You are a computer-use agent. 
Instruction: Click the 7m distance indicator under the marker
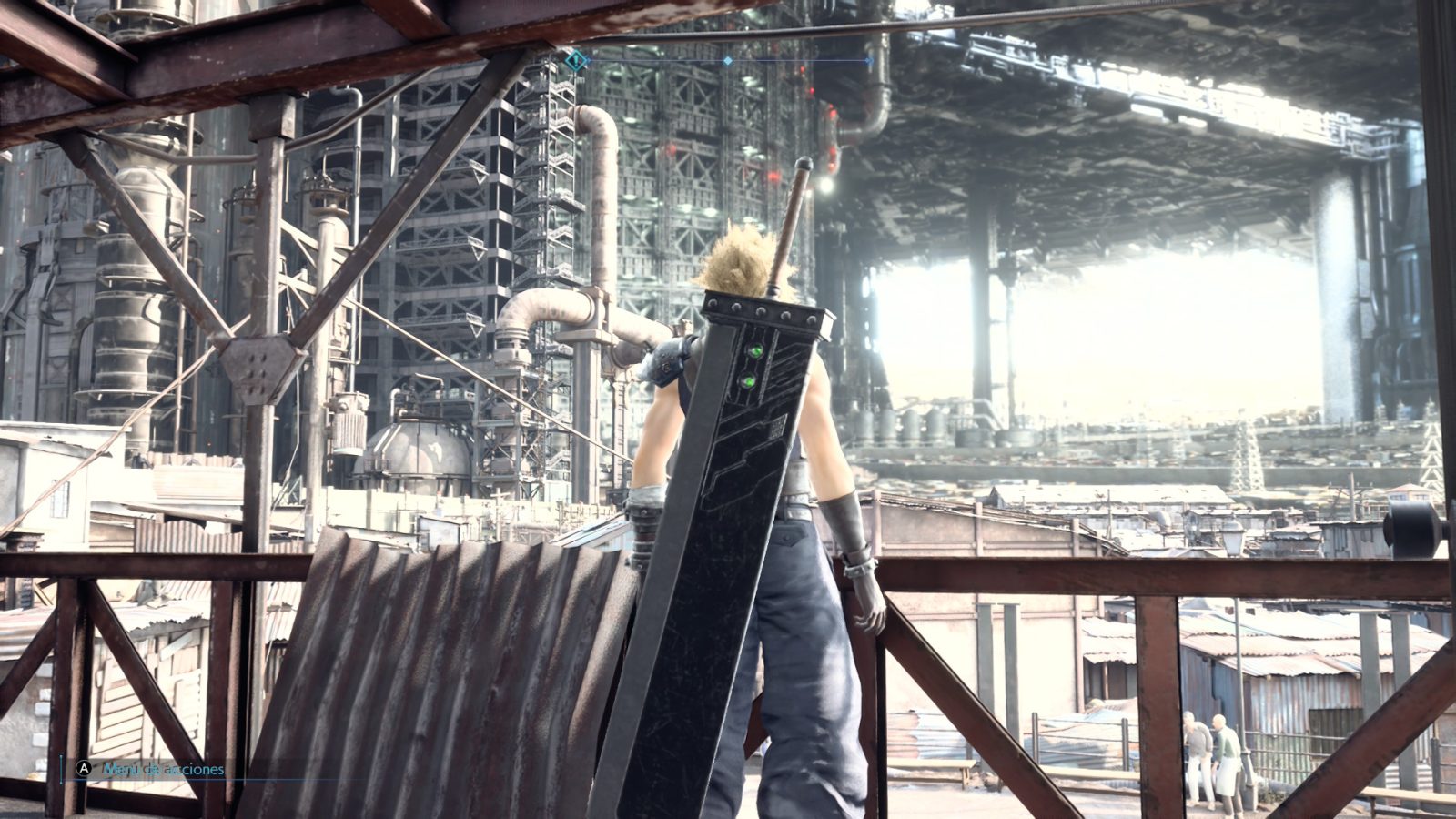tap(575, 79)
